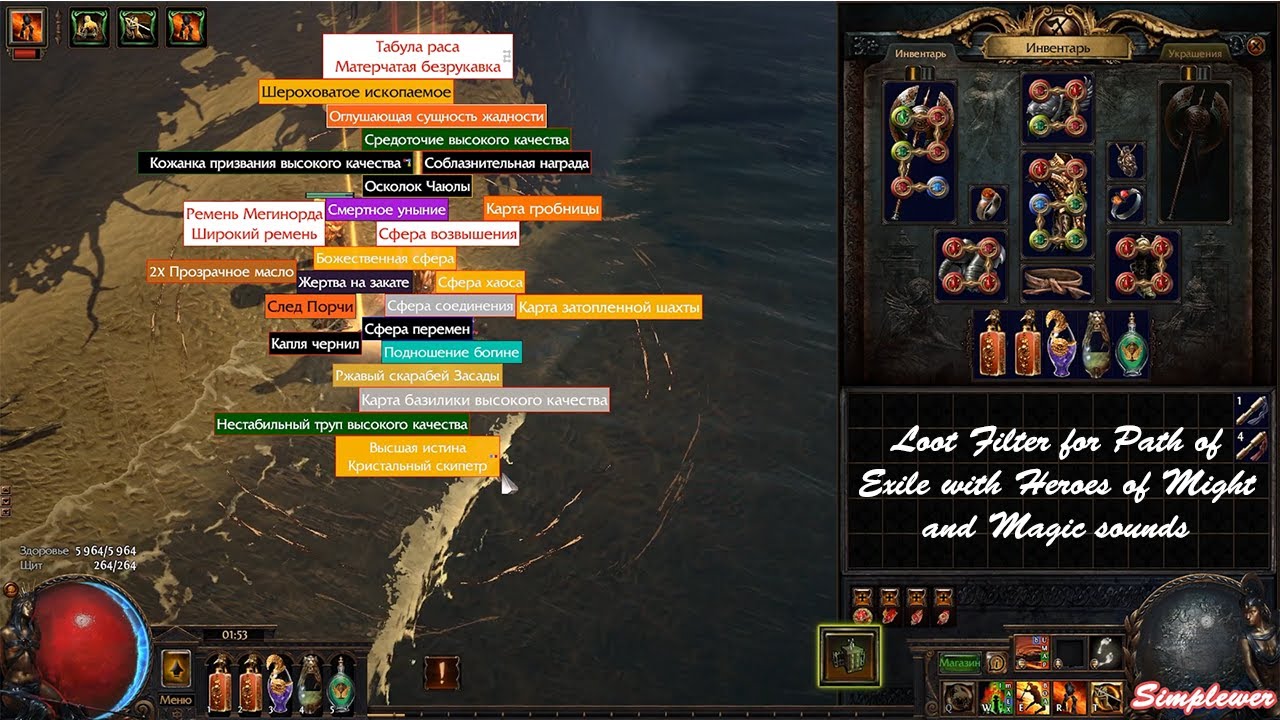Open the Магазин shop button
The width and height of the screenshot is (1280, 720).
coord(959,662)
